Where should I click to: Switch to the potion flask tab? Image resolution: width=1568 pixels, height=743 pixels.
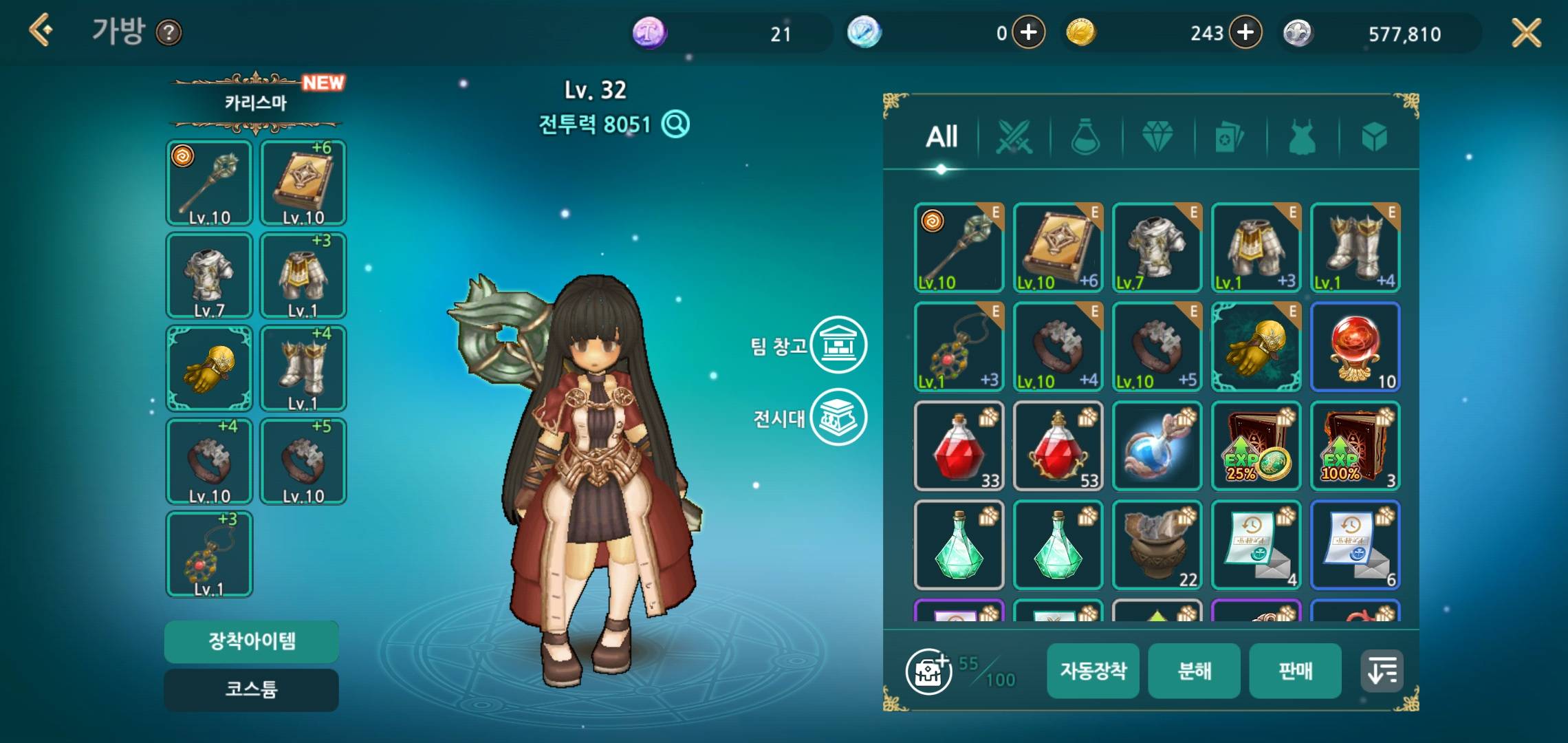(x=1086, y=137)
